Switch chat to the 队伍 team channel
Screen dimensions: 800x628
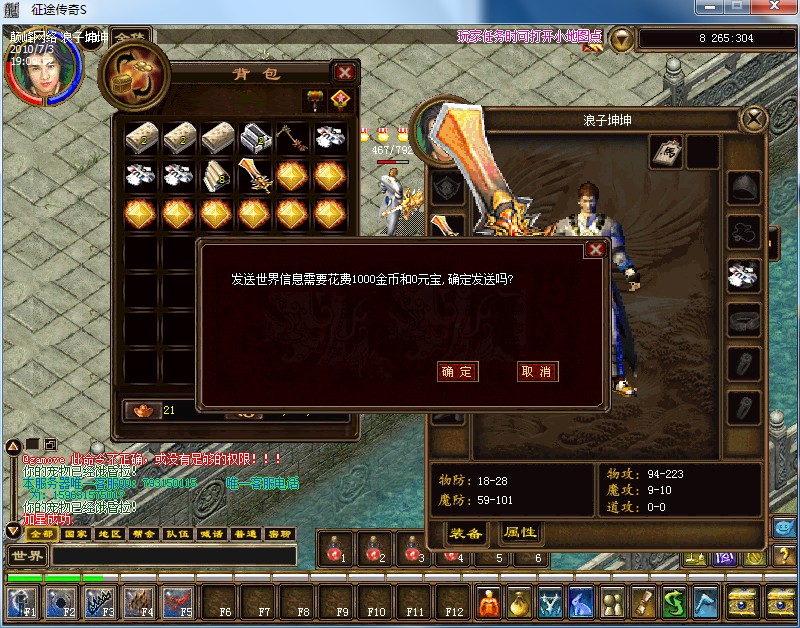pos(177,534)
